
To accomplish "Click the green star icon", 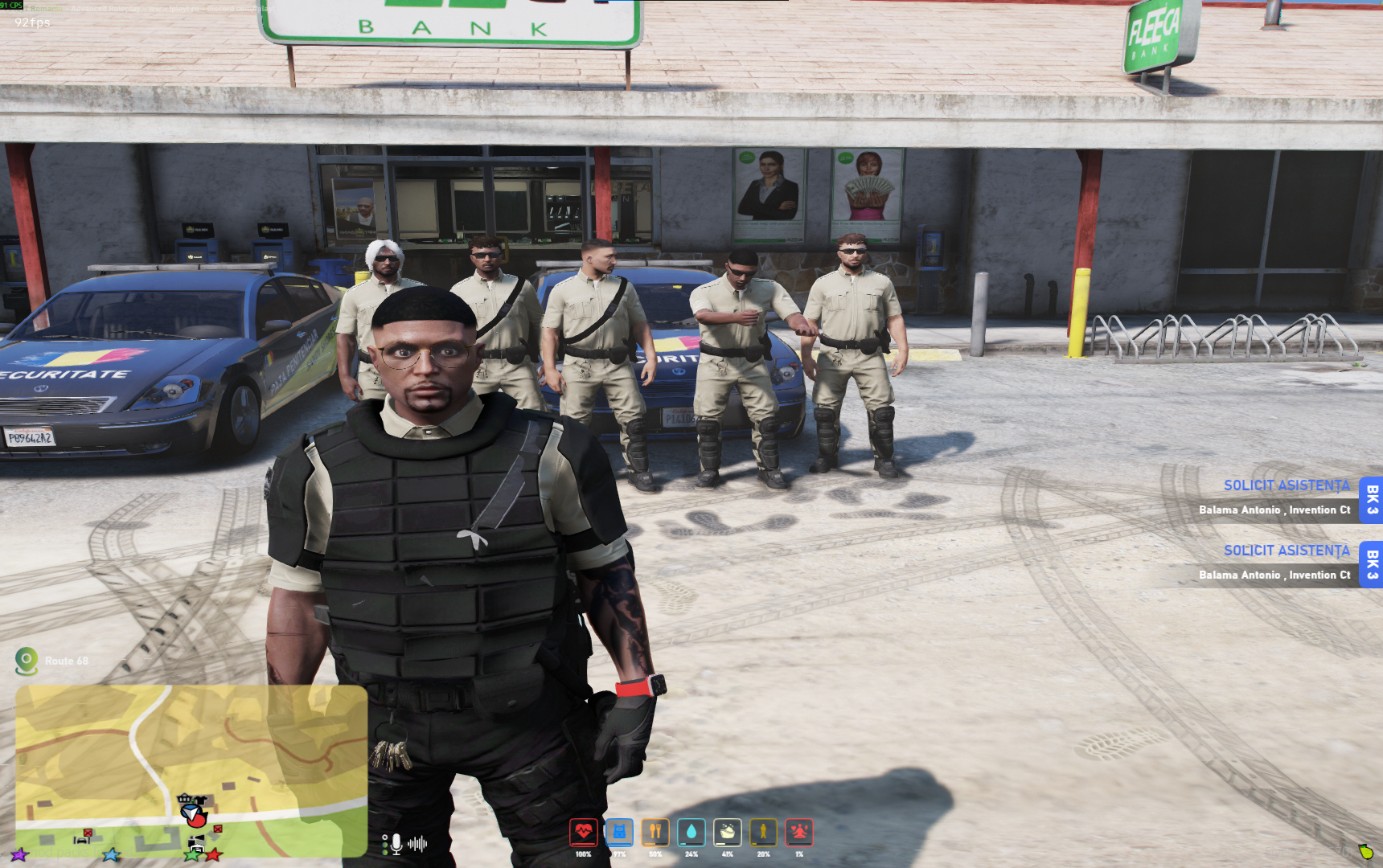I will pyautogui.click(x=193, y=854).
